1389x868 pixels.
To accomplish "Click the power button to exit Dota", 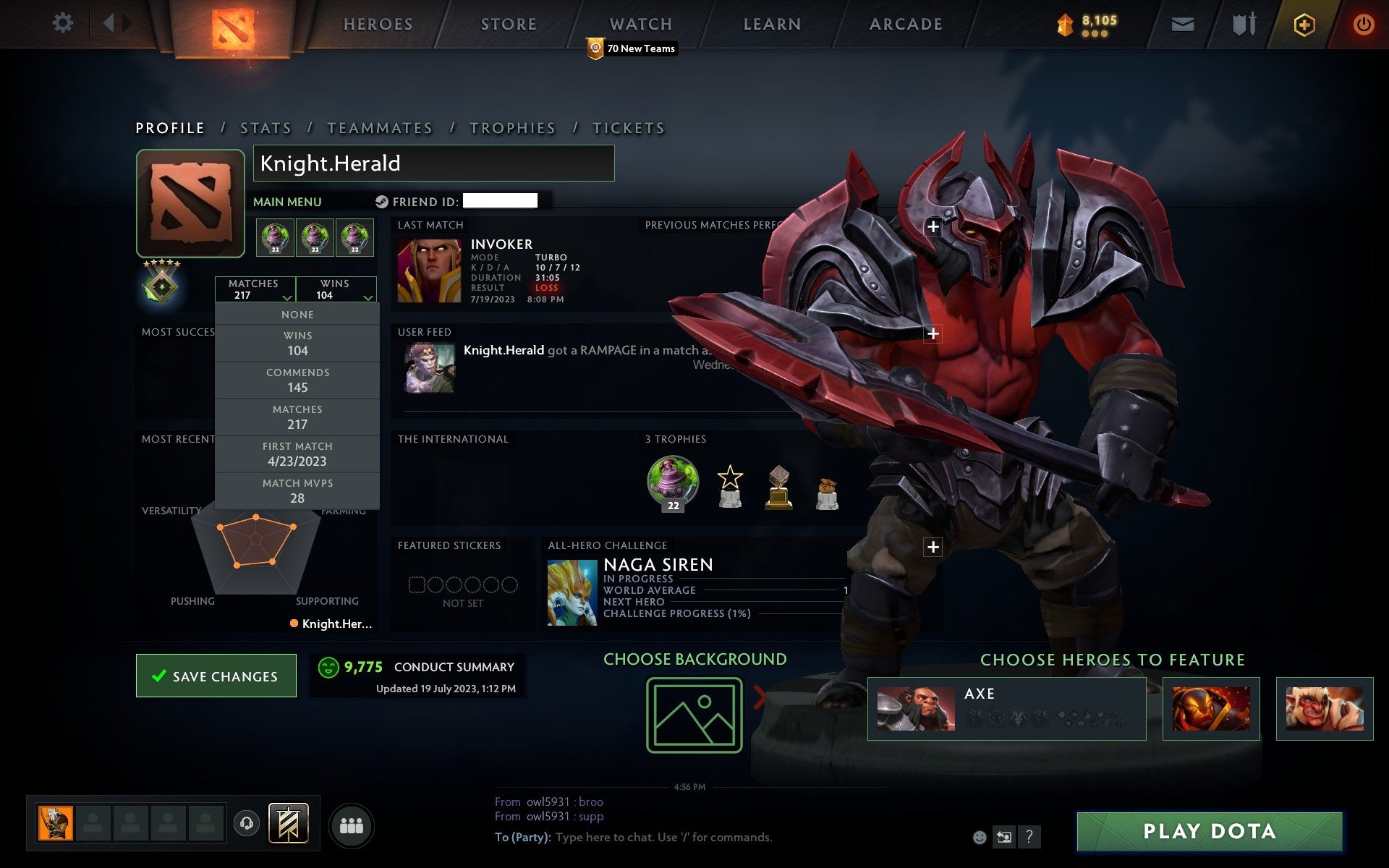I will pyautogui.click(x=1364, y=23).
